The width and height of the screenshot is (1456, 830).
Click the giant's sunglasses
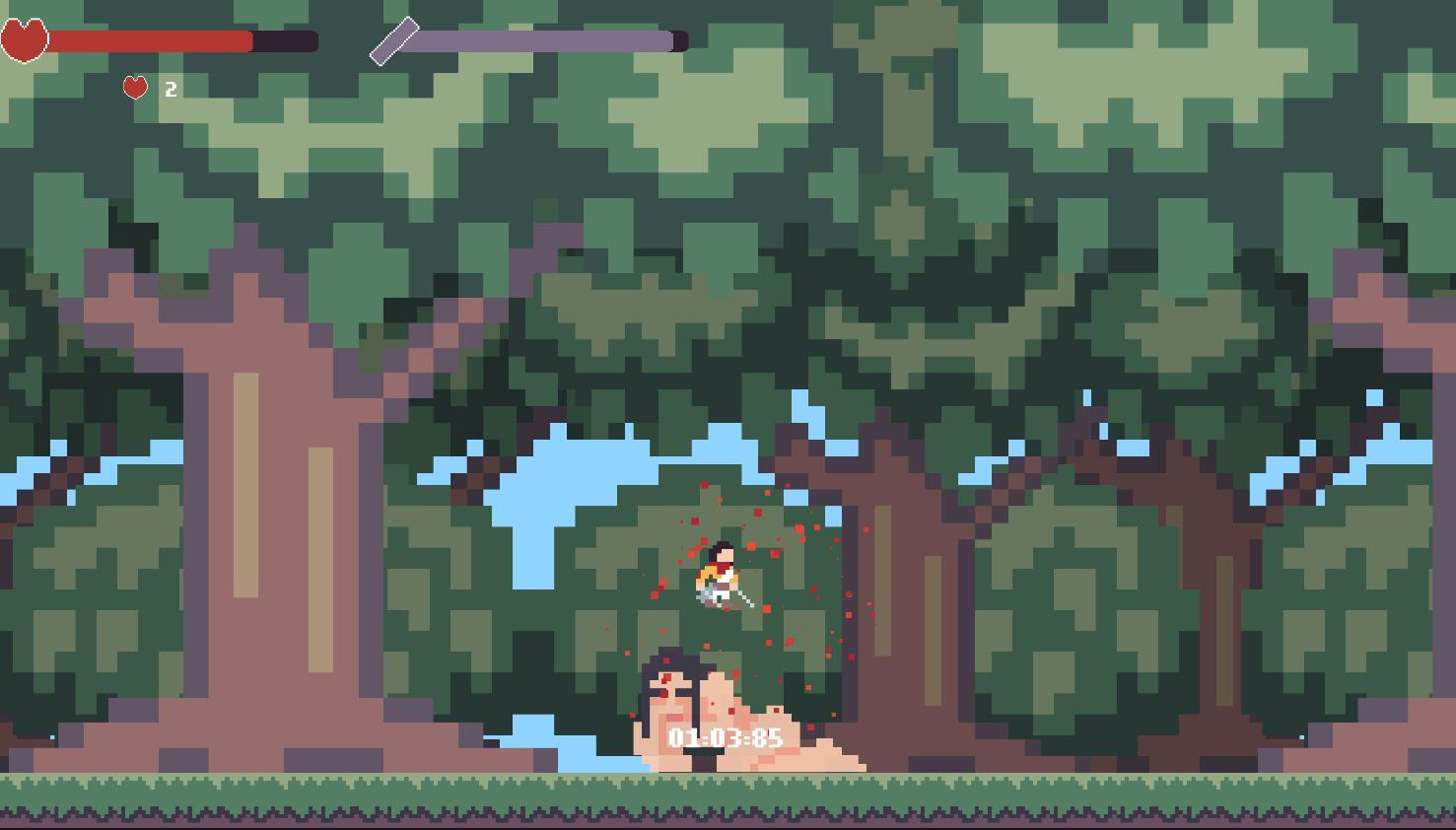pyautogui.click(x=672, y=692)
